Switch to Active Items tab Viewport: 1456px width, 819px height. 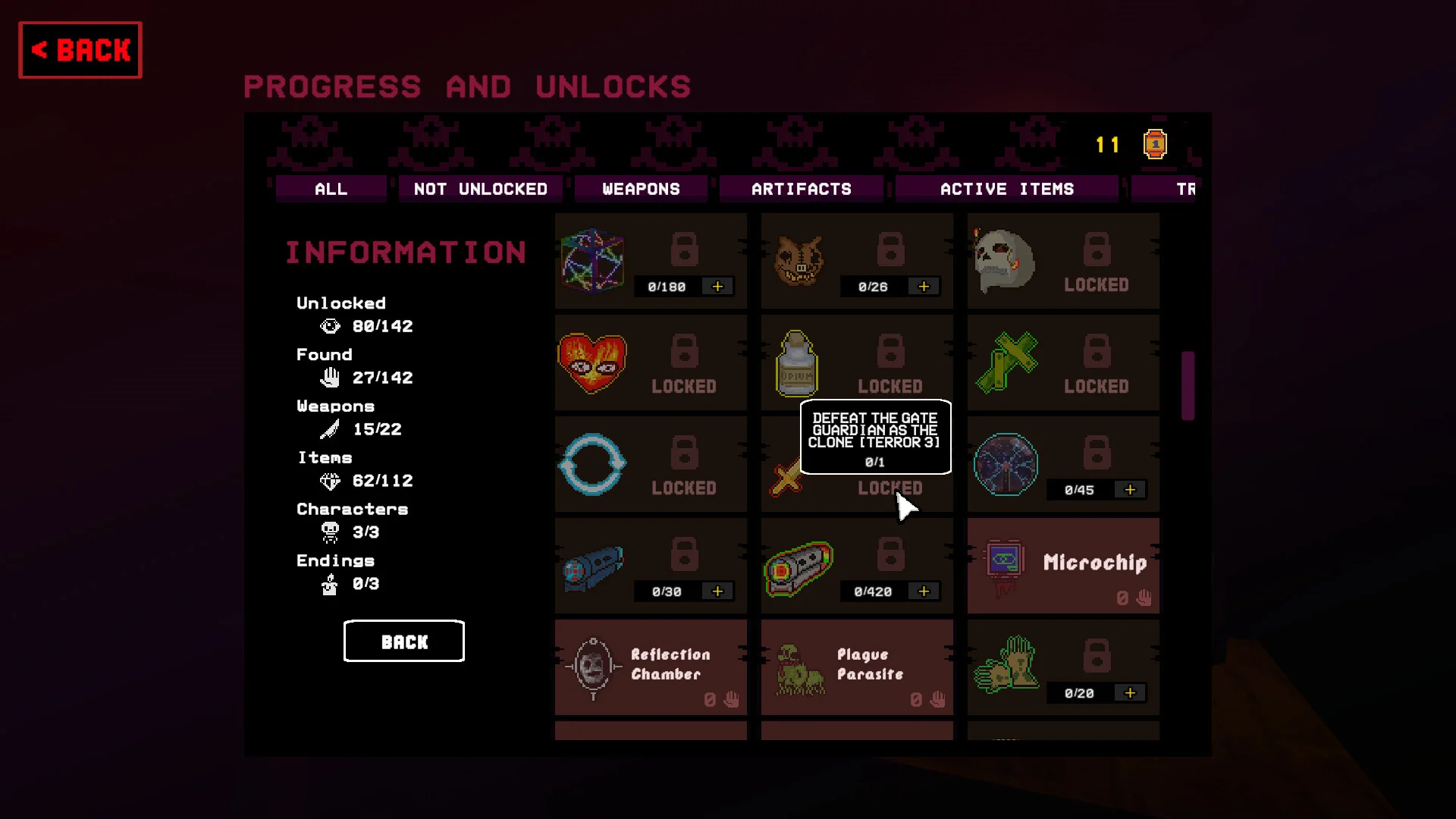point(1006,189)
